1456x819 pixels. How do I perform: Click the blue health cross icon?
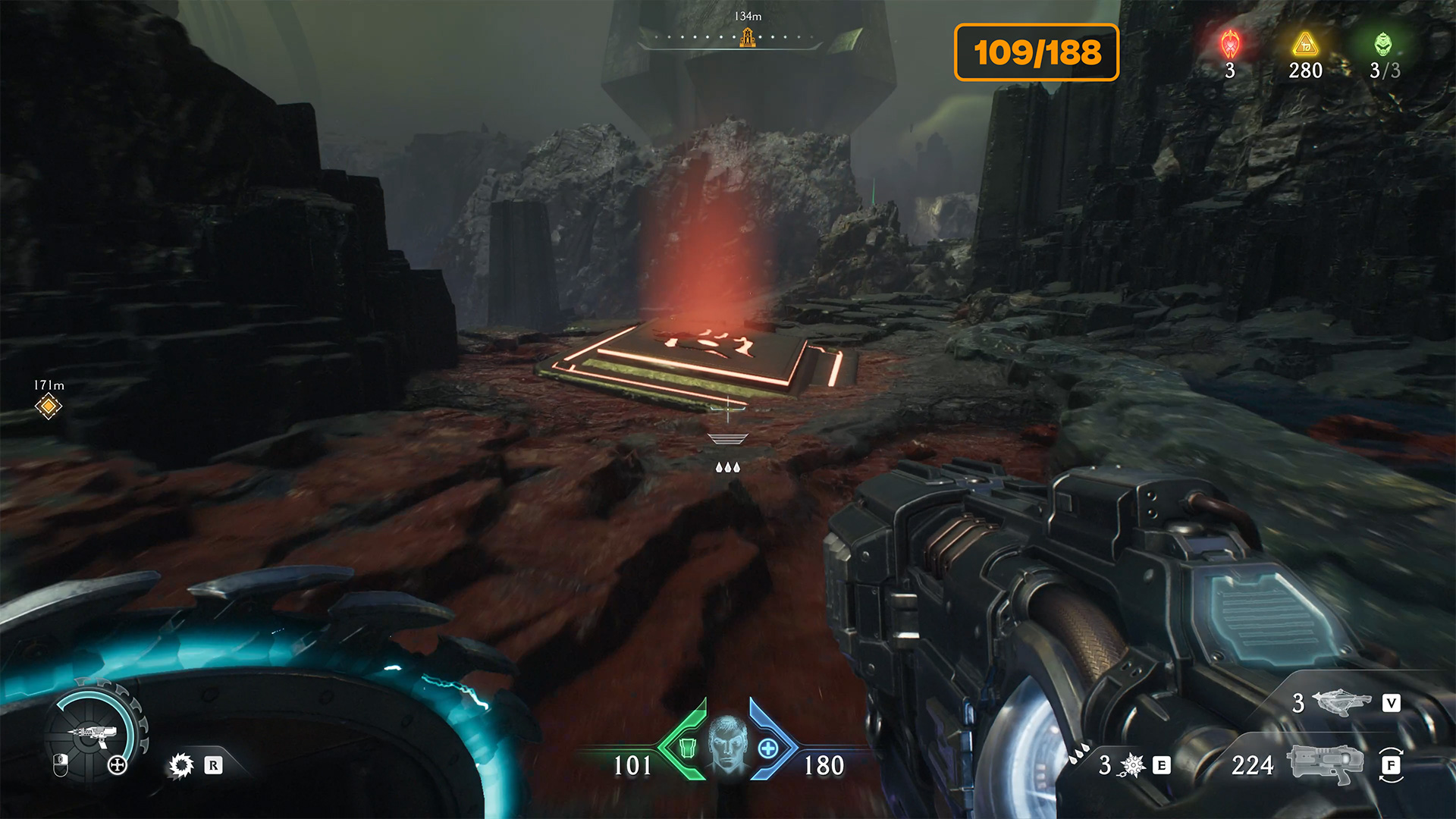(x=768, y=748)
